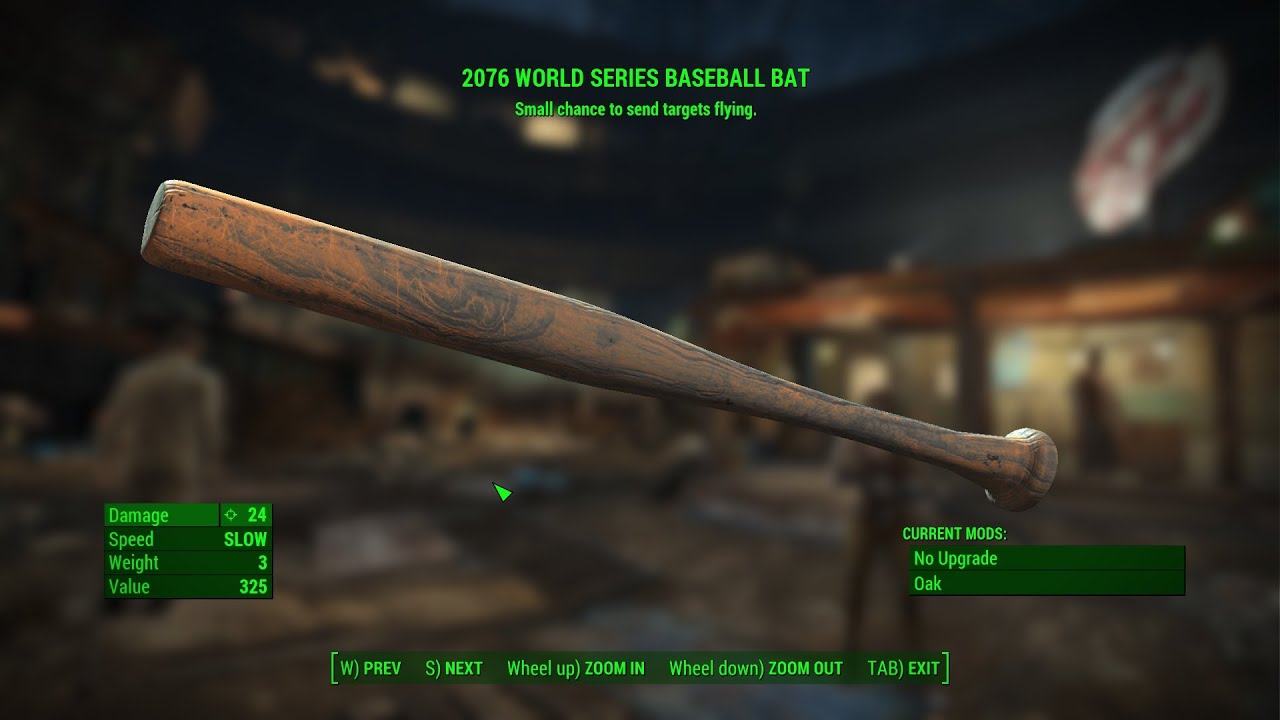
Task: Click the green cursor arrow location
Action: coord(500,492)
